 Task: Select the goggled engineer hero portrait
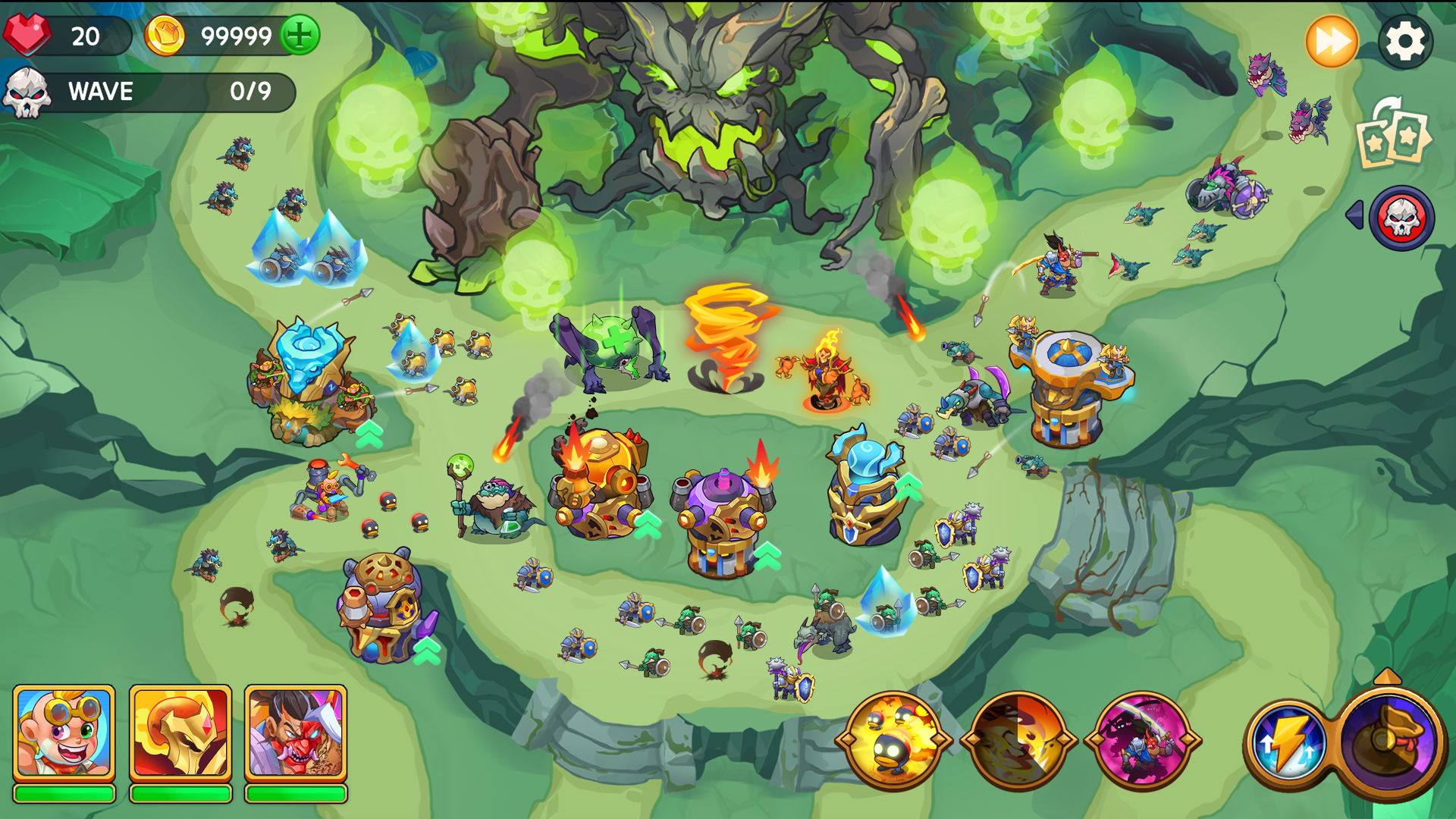pos(63,734)
